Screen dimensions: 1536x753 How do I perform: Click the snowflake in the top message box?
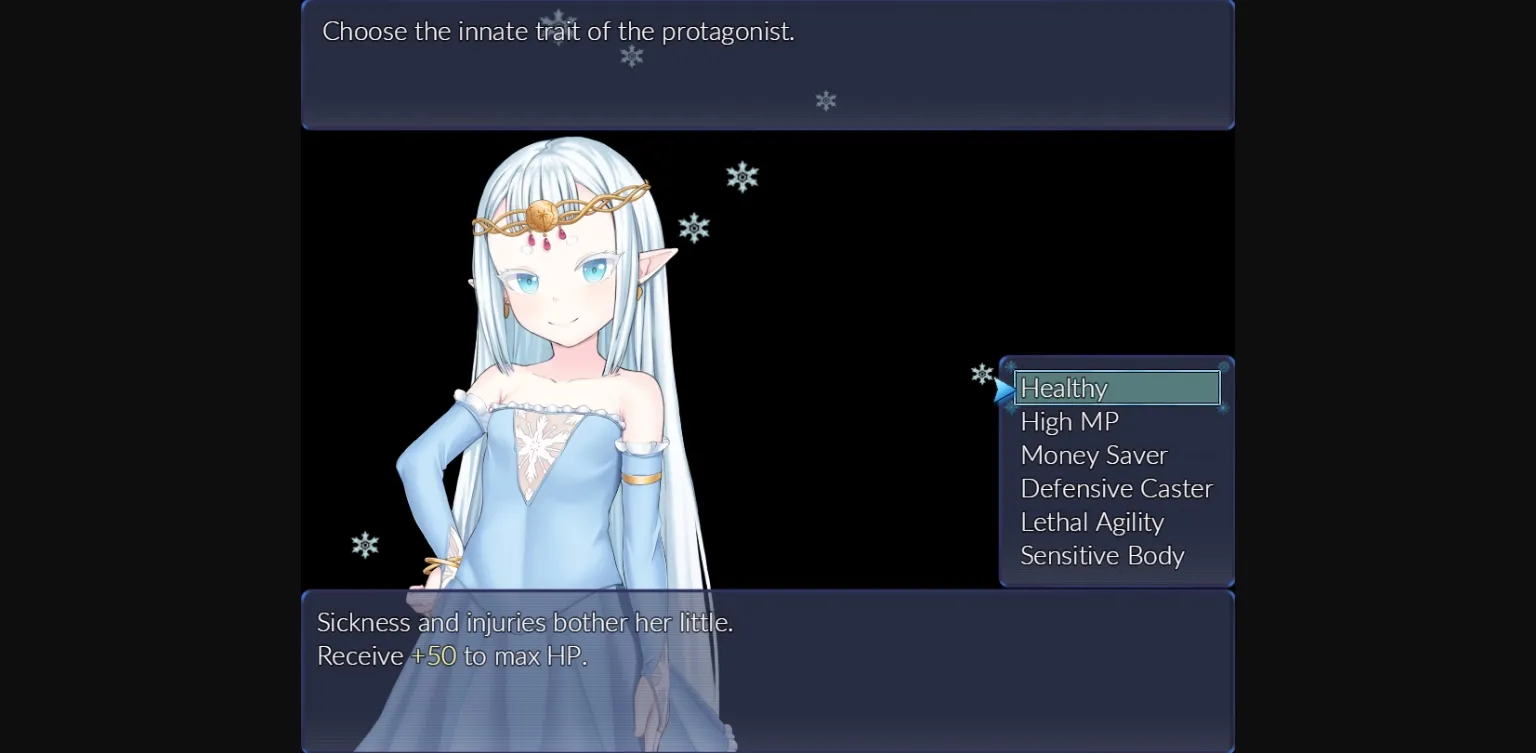630,58
